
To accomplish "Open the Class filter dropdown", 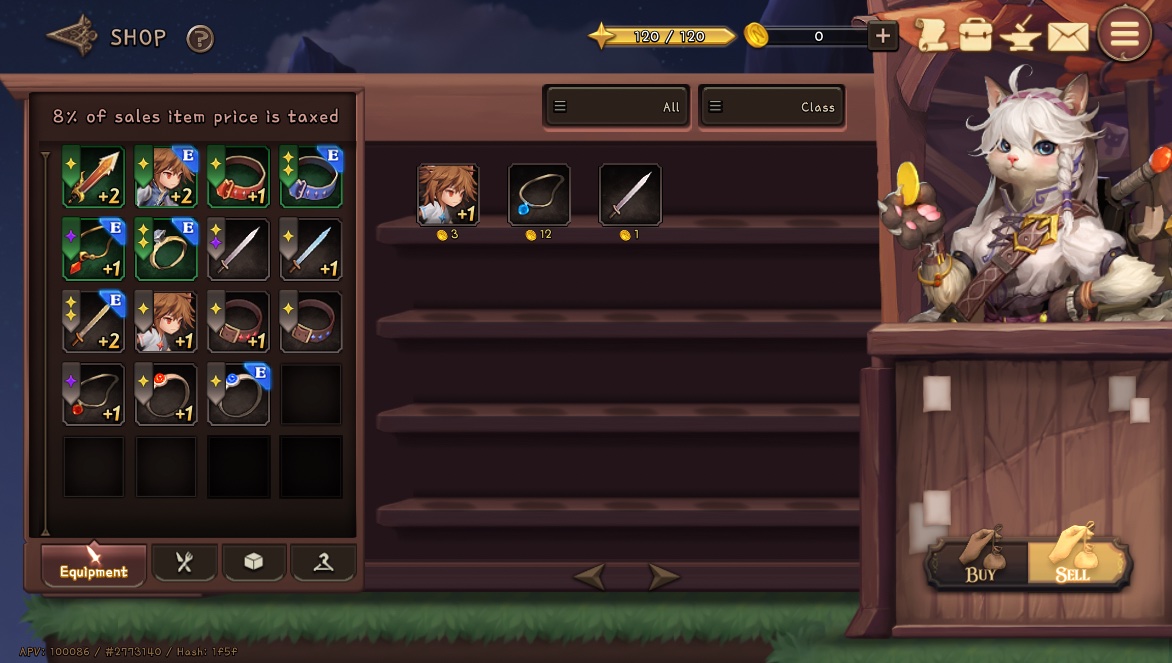I will [772, 107].
